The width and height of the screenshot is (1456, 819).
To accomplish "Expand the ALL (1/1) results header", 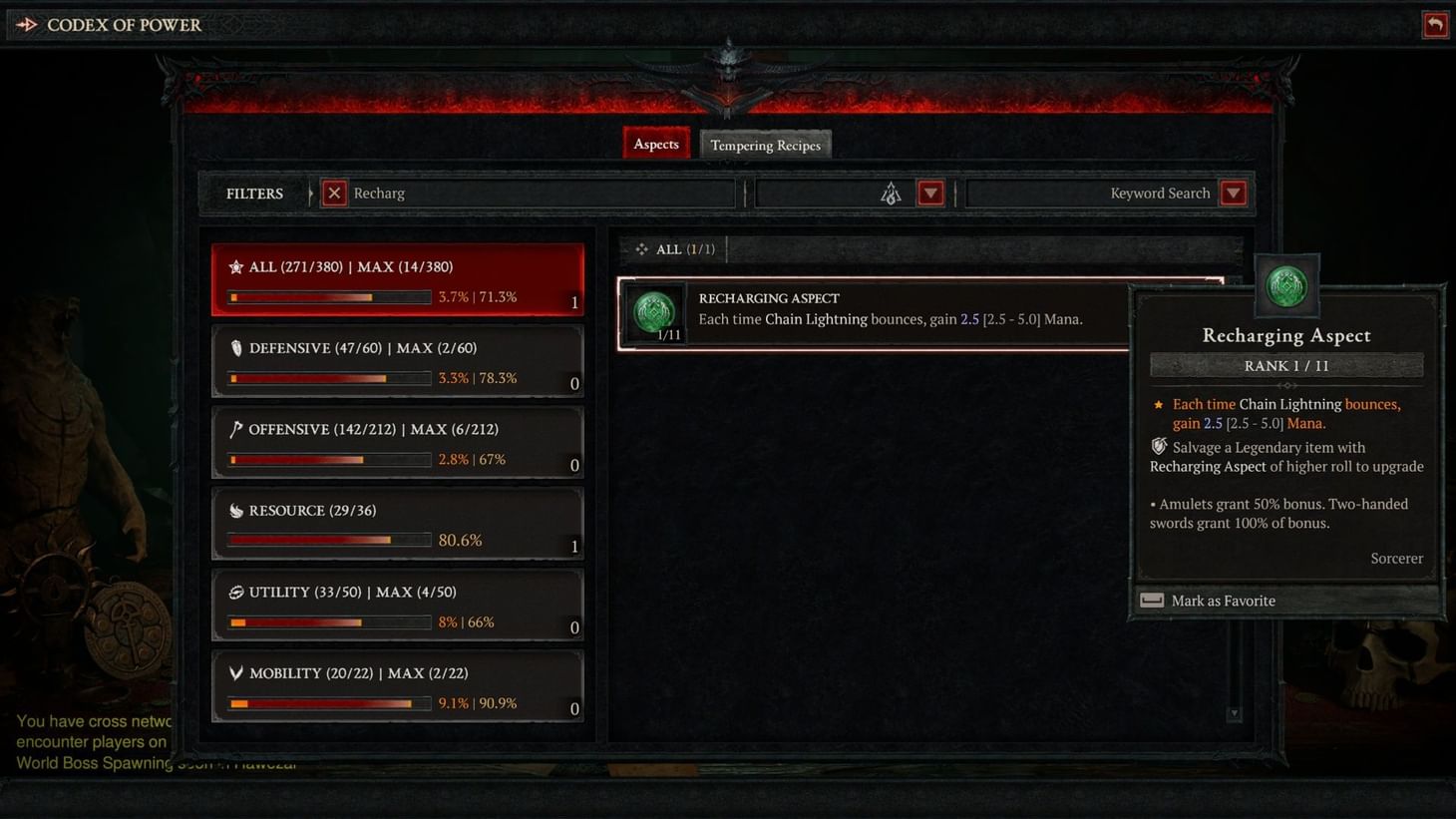I will click(x=673, y=248).
